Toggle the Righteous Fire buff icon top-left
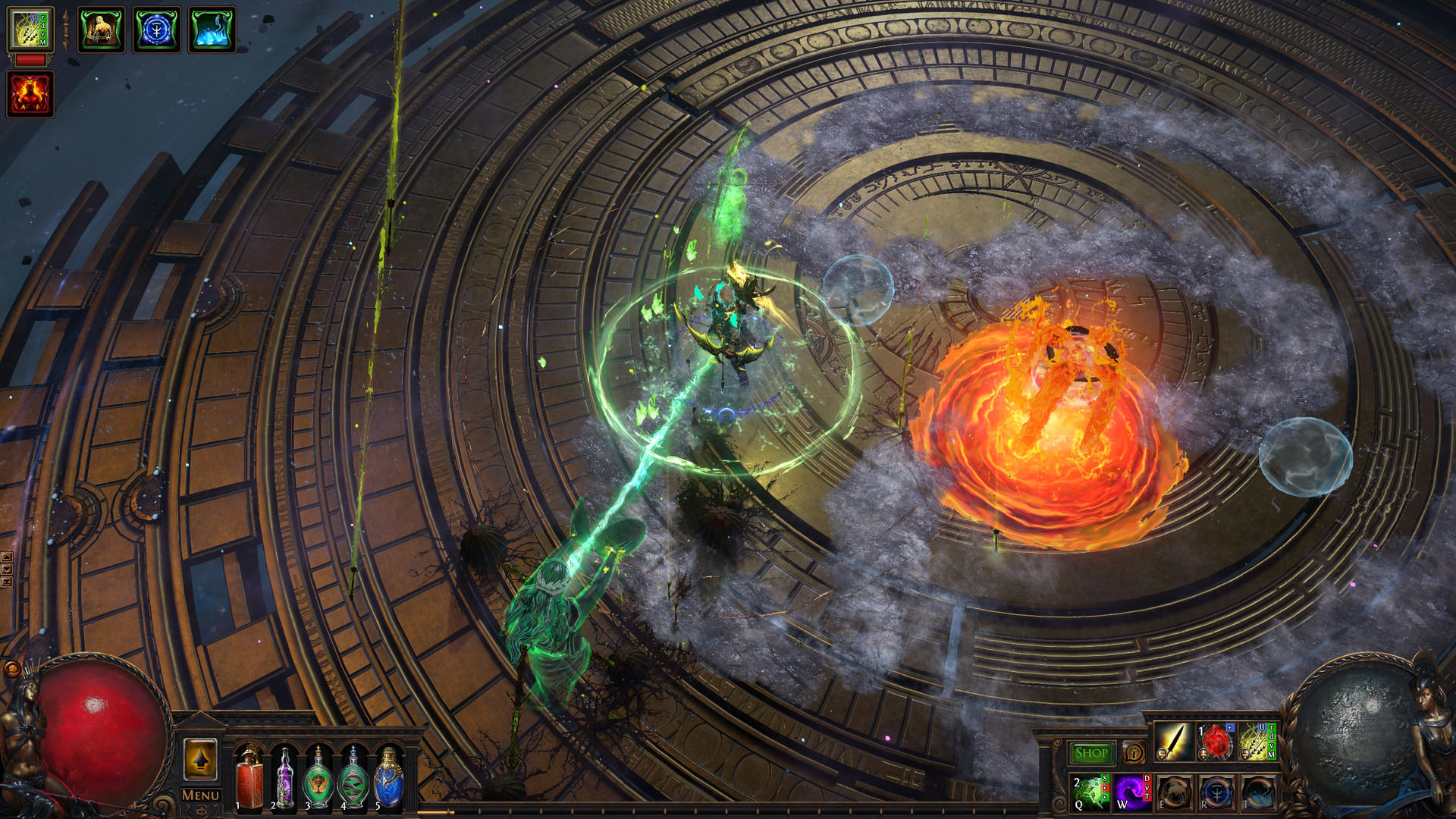Image resolution: width=1456 pixels, height=819 pixels. pyautogui.click(x=29, y=93)
